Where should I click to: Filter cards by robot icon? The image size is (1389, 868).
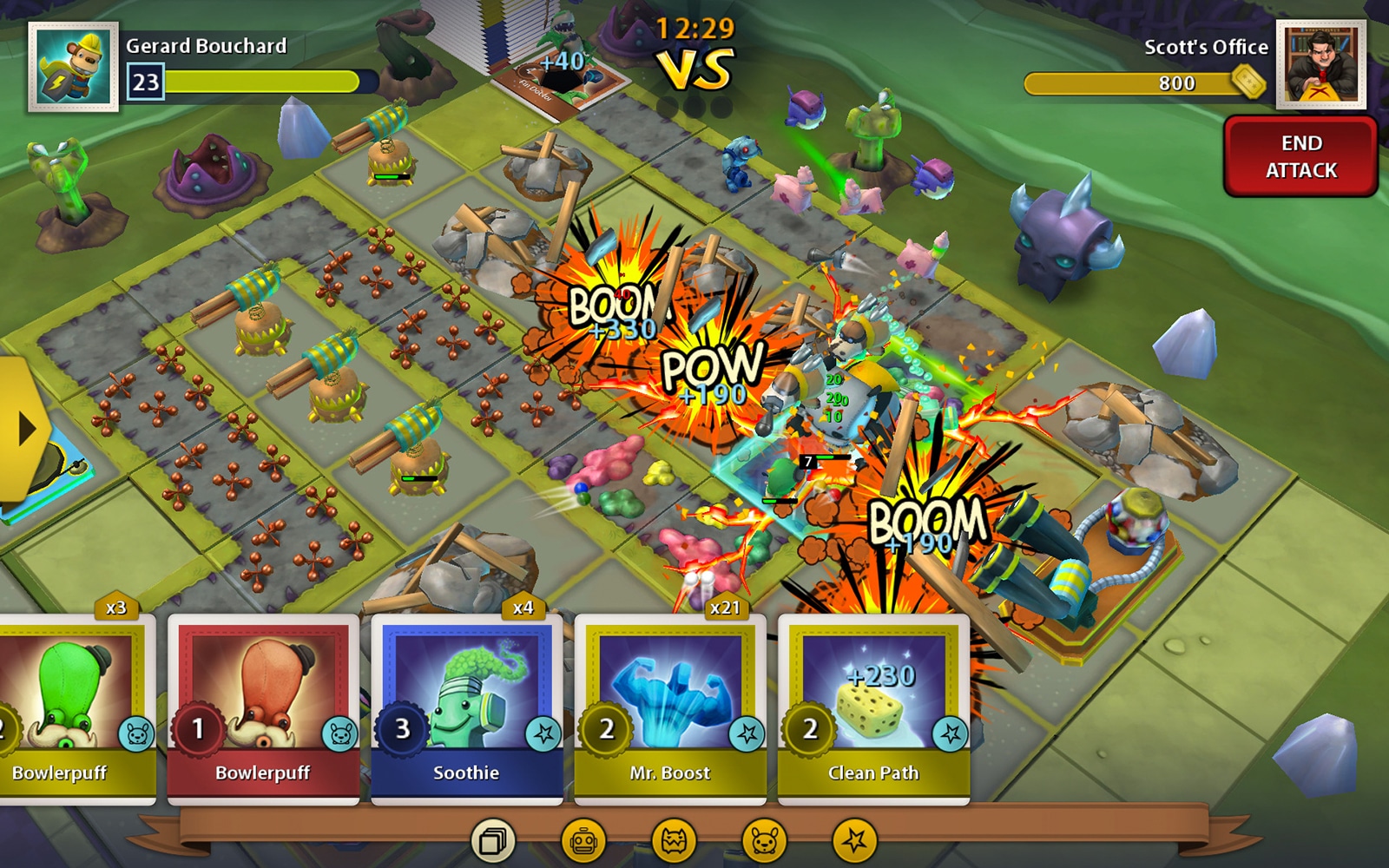click(583, 840)
